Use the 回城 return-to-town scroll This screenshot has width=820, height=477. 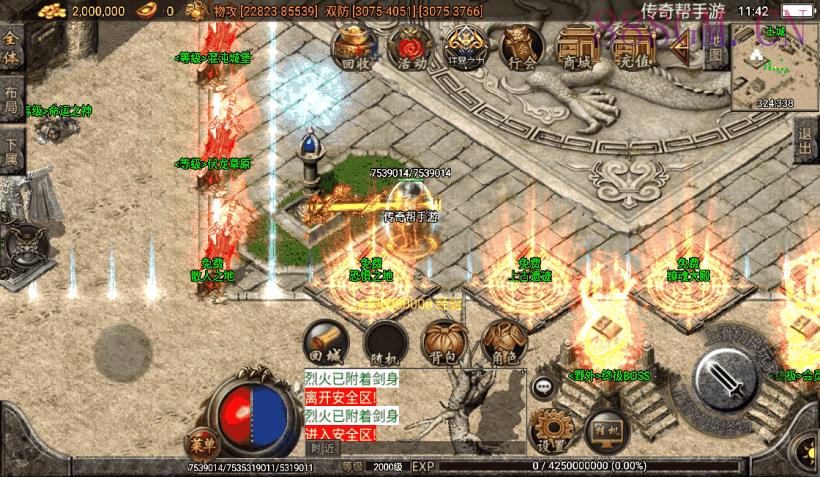click(x=326, y=341)
